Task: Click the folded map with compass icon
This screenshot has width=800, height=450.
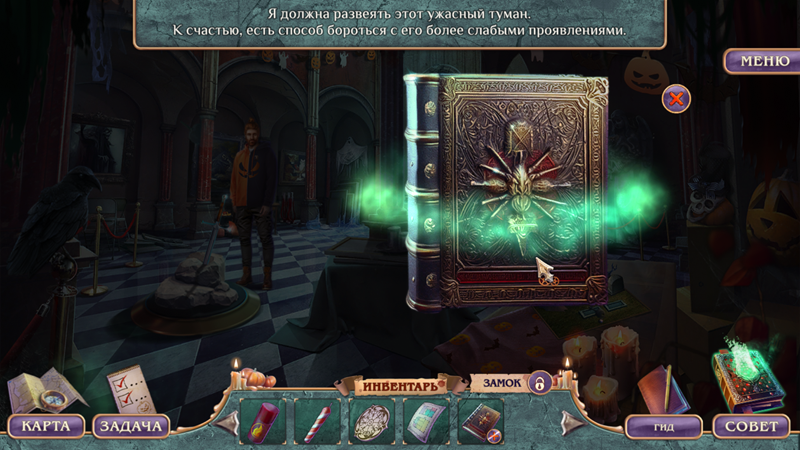Action: (38, 391)
